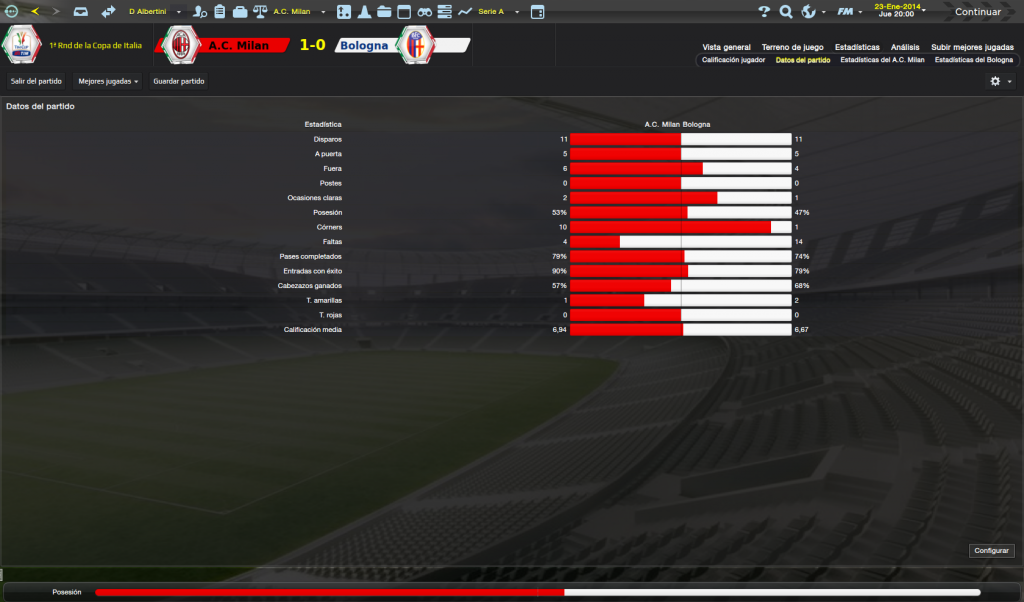Open the Vista general tab

726,47
